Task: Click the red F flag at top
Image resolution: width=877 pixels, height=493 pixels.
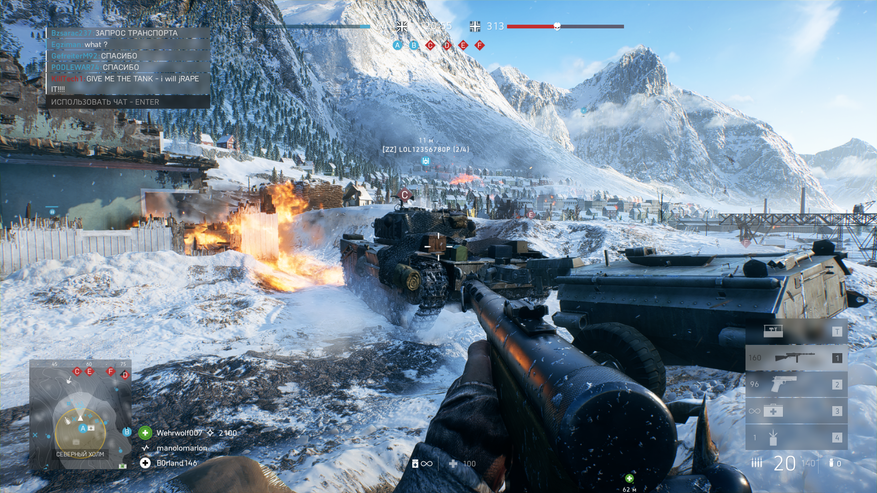Action: [479, 45]
